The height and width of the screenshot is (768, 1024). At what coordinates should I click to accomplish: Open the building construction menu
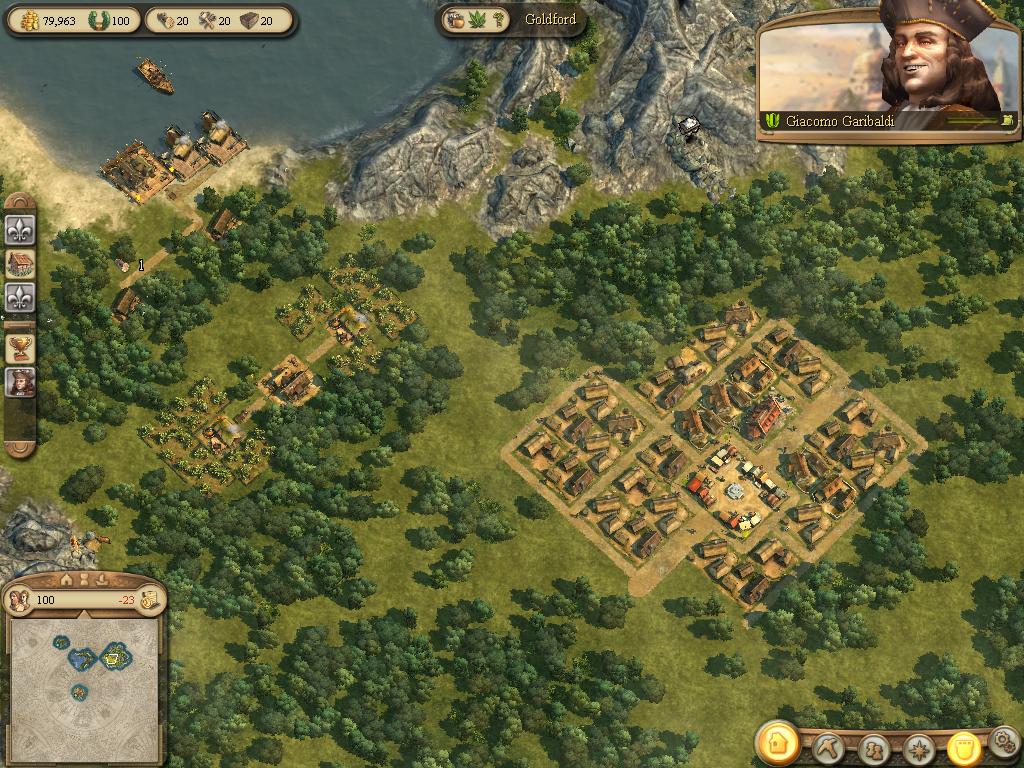(777, 743)
